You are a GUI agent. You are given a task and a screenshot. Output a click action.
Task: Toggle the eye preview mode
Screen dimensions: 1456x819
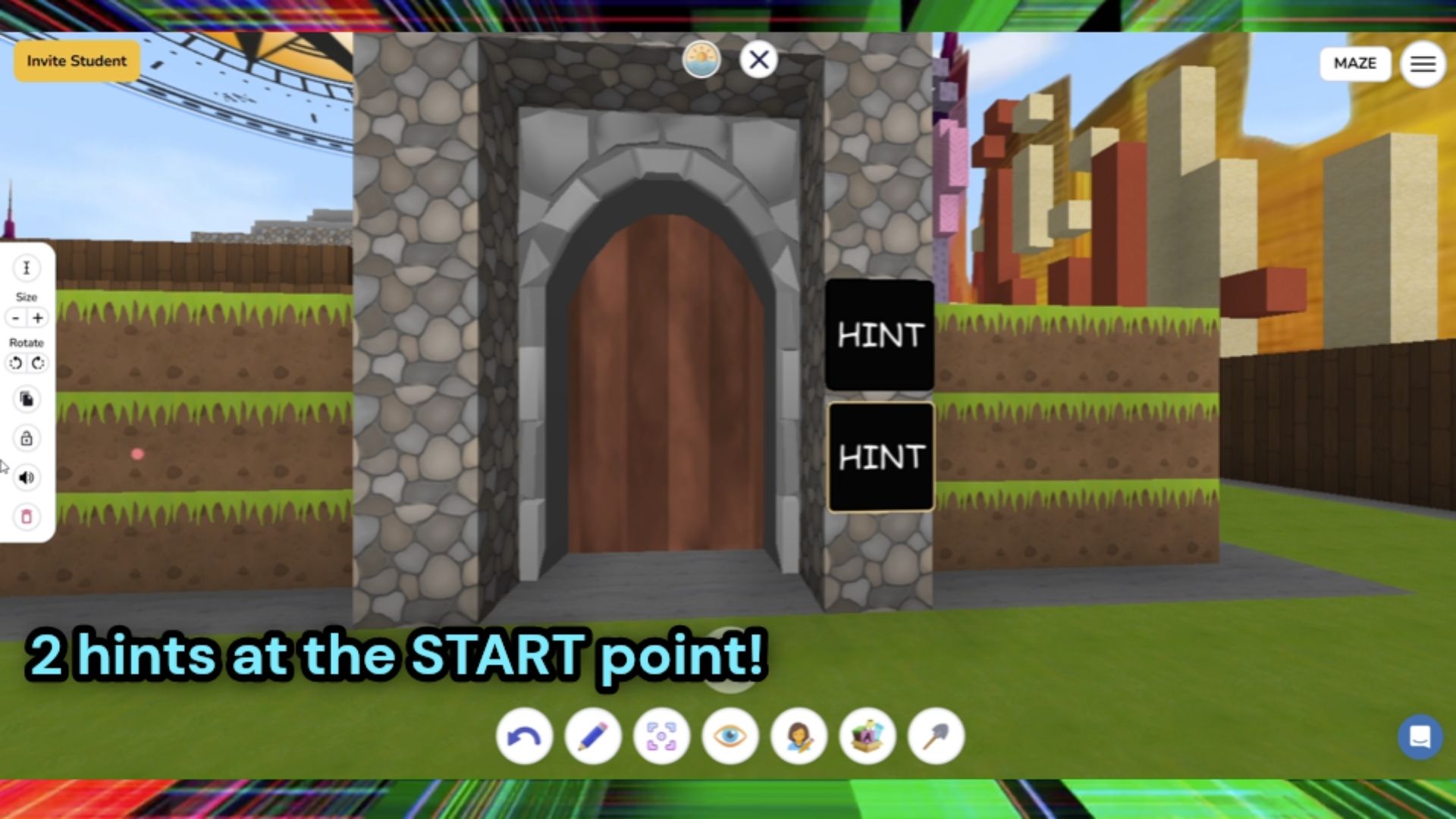pos(729,736)
